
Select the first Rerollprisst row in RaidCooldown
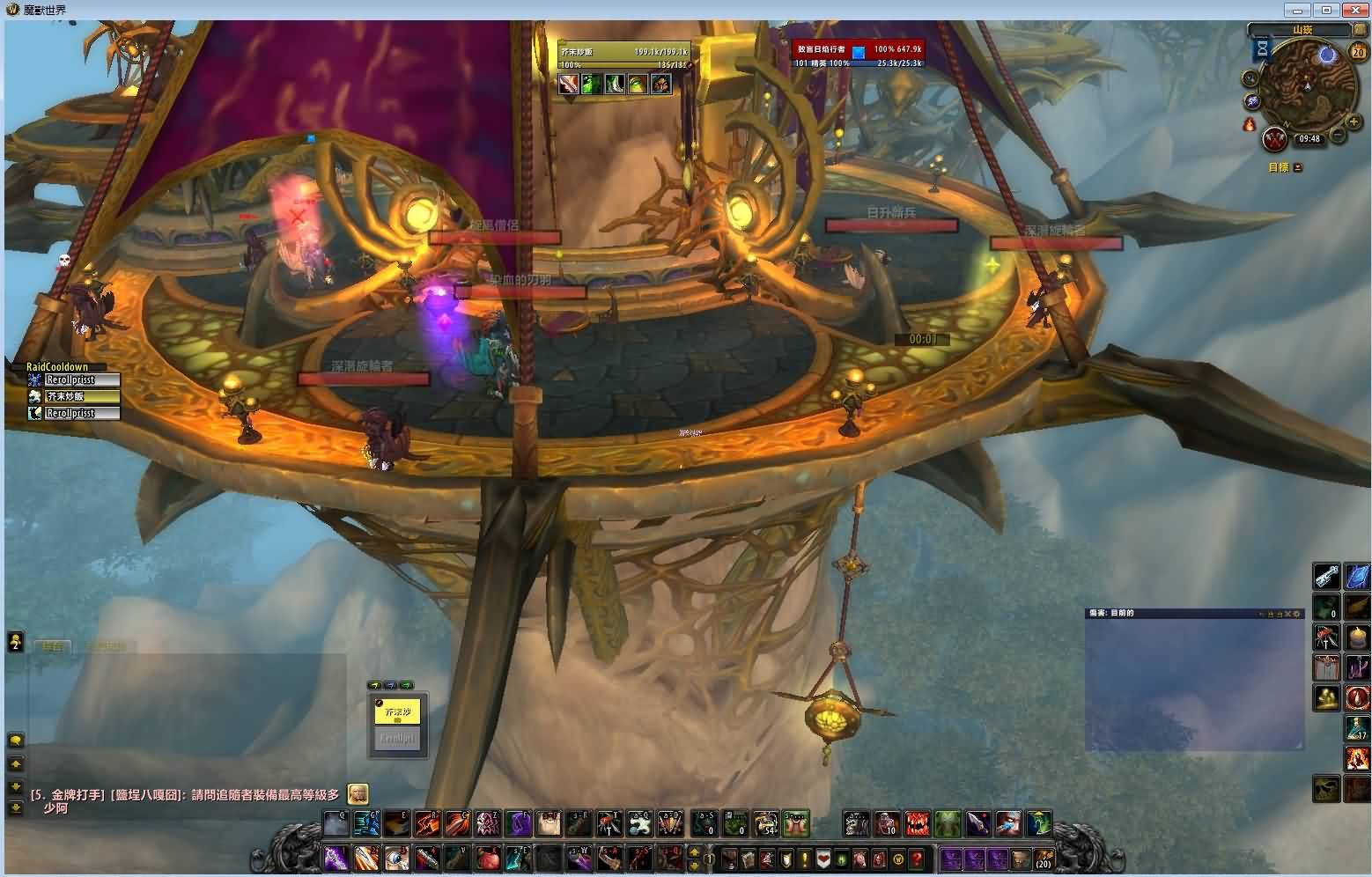click(x=82, y=380)
